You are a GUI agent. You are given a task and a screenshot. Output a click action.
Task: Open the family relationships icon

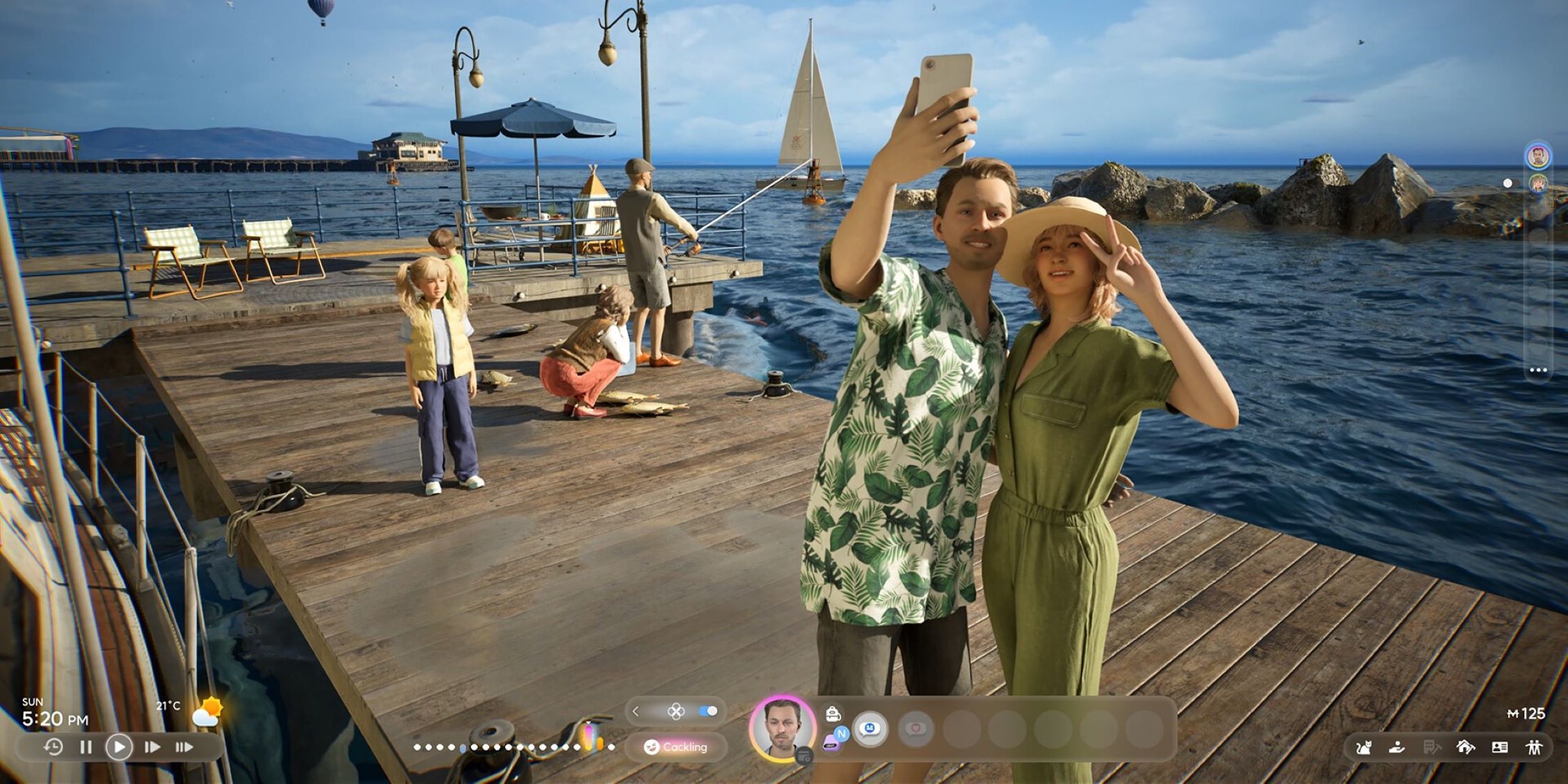point(1537,746)
